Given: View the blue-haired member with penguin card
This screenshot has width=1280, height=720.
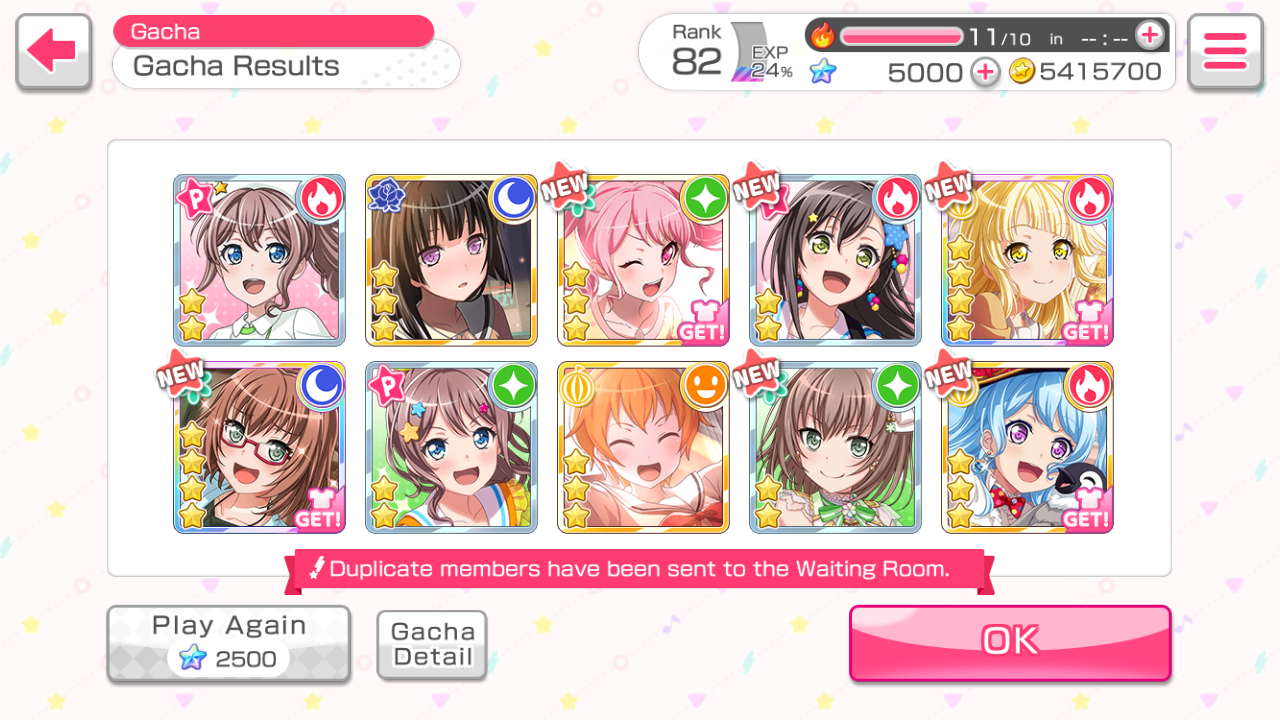Looking at the screenshot, I should (x=1027, y=447).
